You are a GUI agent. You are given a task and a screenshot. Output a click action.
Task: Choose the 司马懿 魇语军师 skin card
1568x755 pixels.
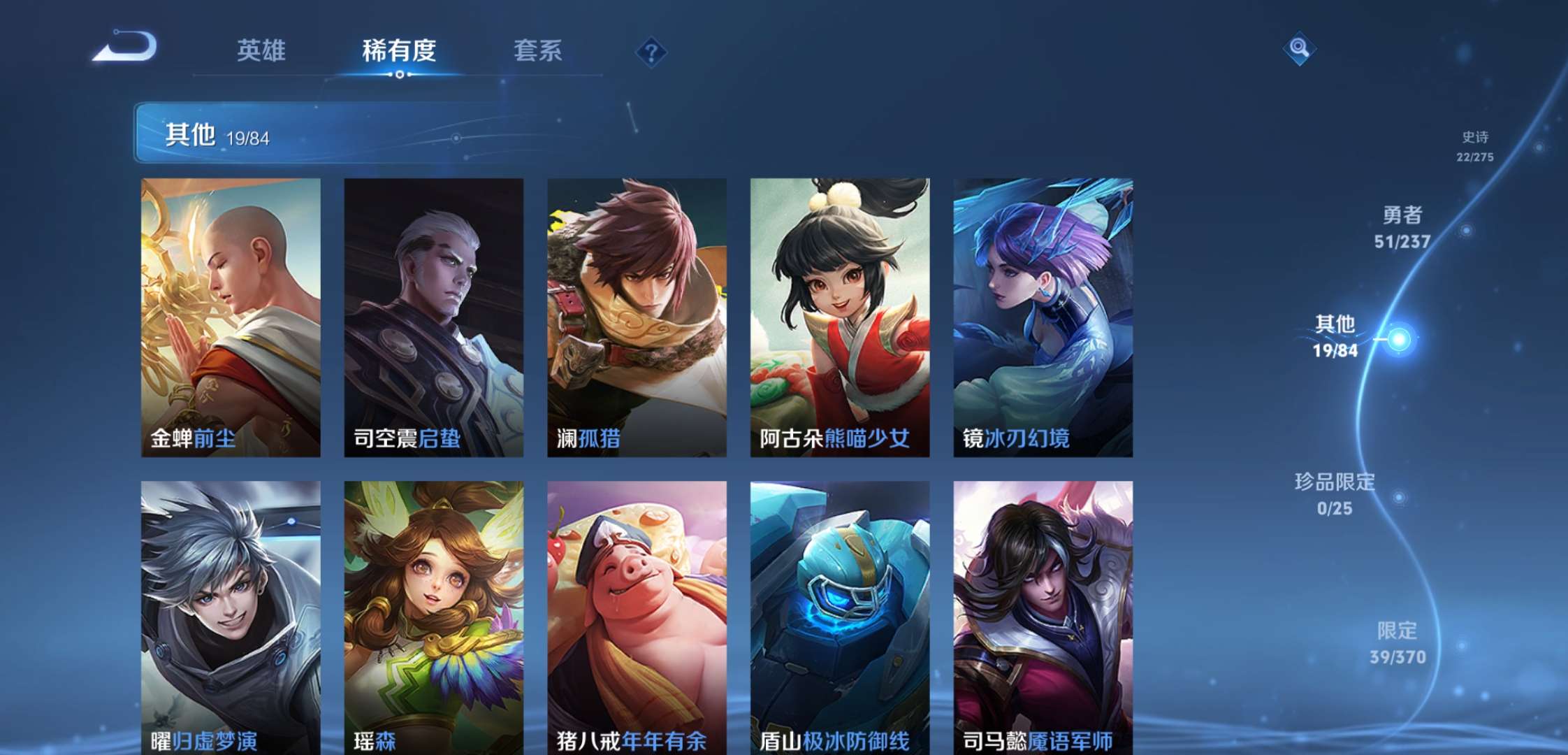(x=1043, y=615)
